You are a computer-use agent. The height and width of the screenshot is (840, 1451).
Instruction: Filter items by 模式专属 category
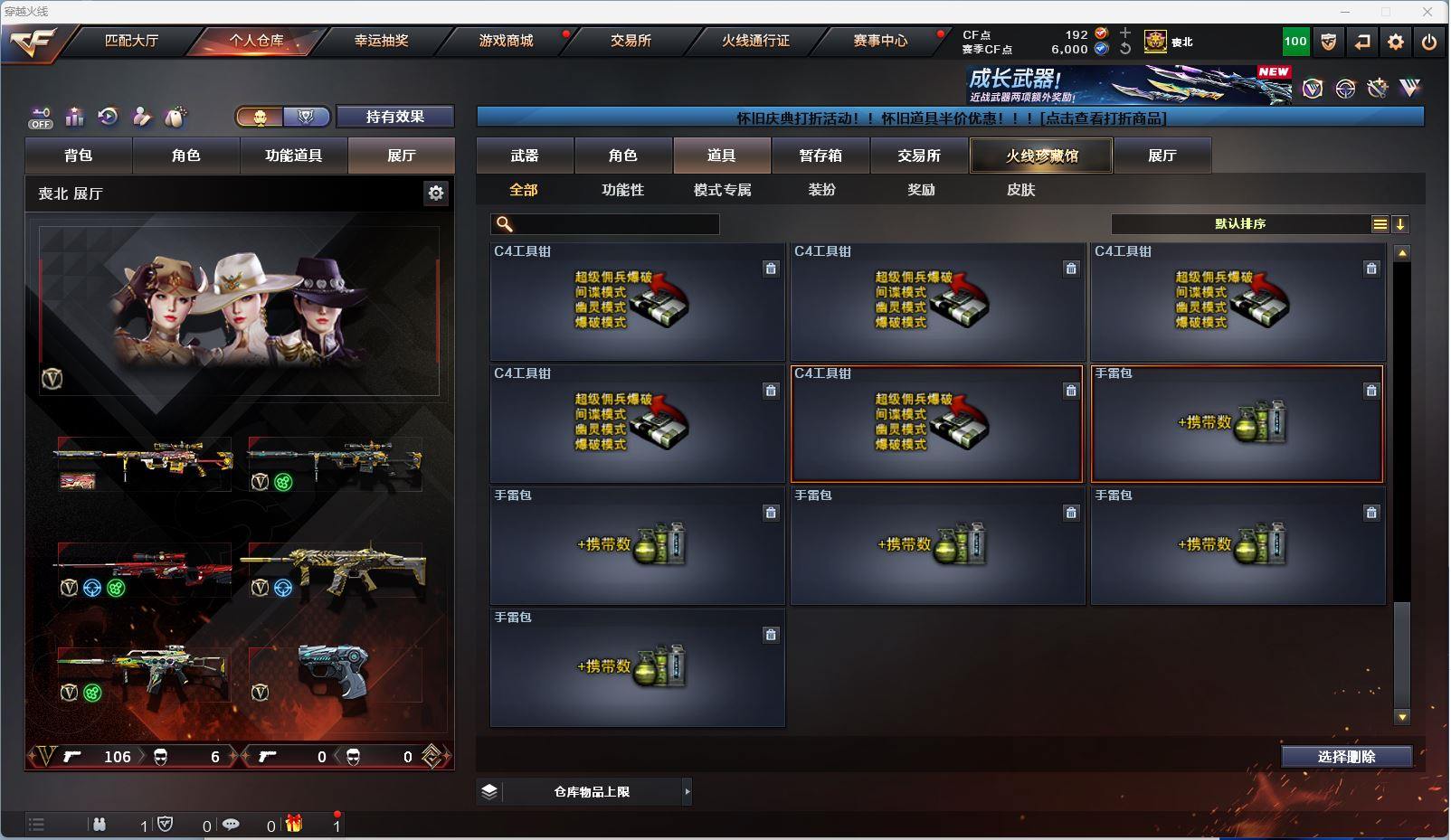(722, 190)
